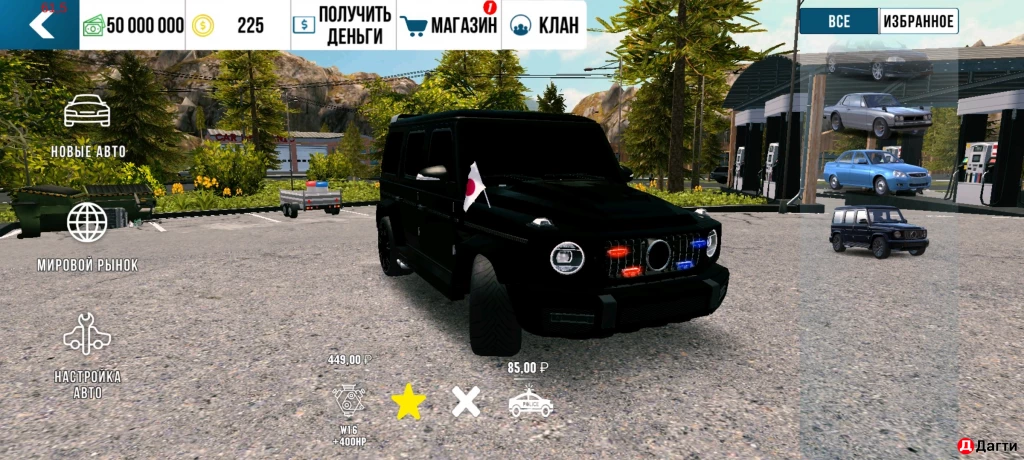This screenshot has width=1024, height=460.
Task: Click the Получить деньги button
Action: (343, 25)
